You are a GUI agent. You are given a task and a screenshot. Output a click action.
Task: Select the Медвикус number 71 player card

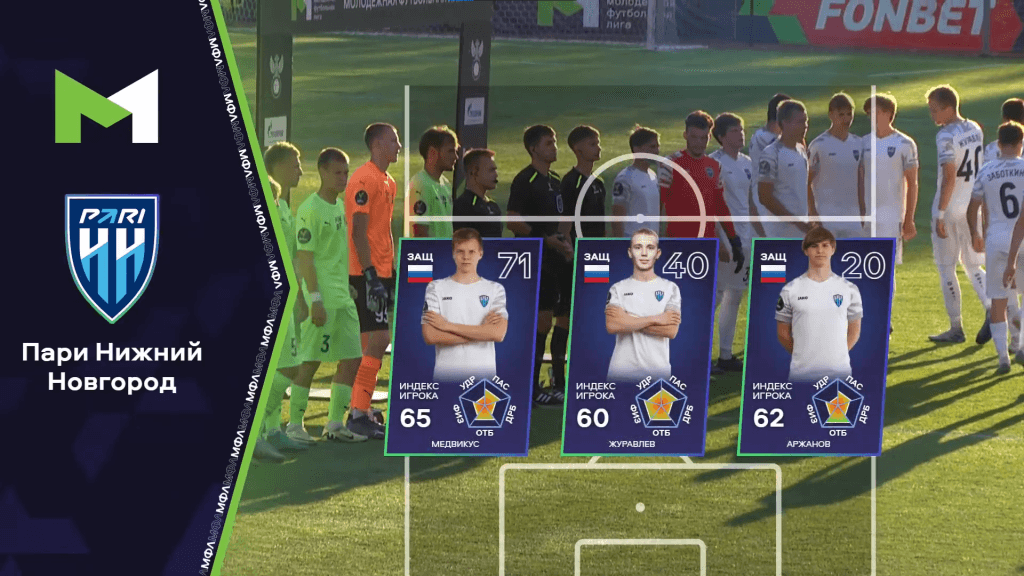(463, 345)
